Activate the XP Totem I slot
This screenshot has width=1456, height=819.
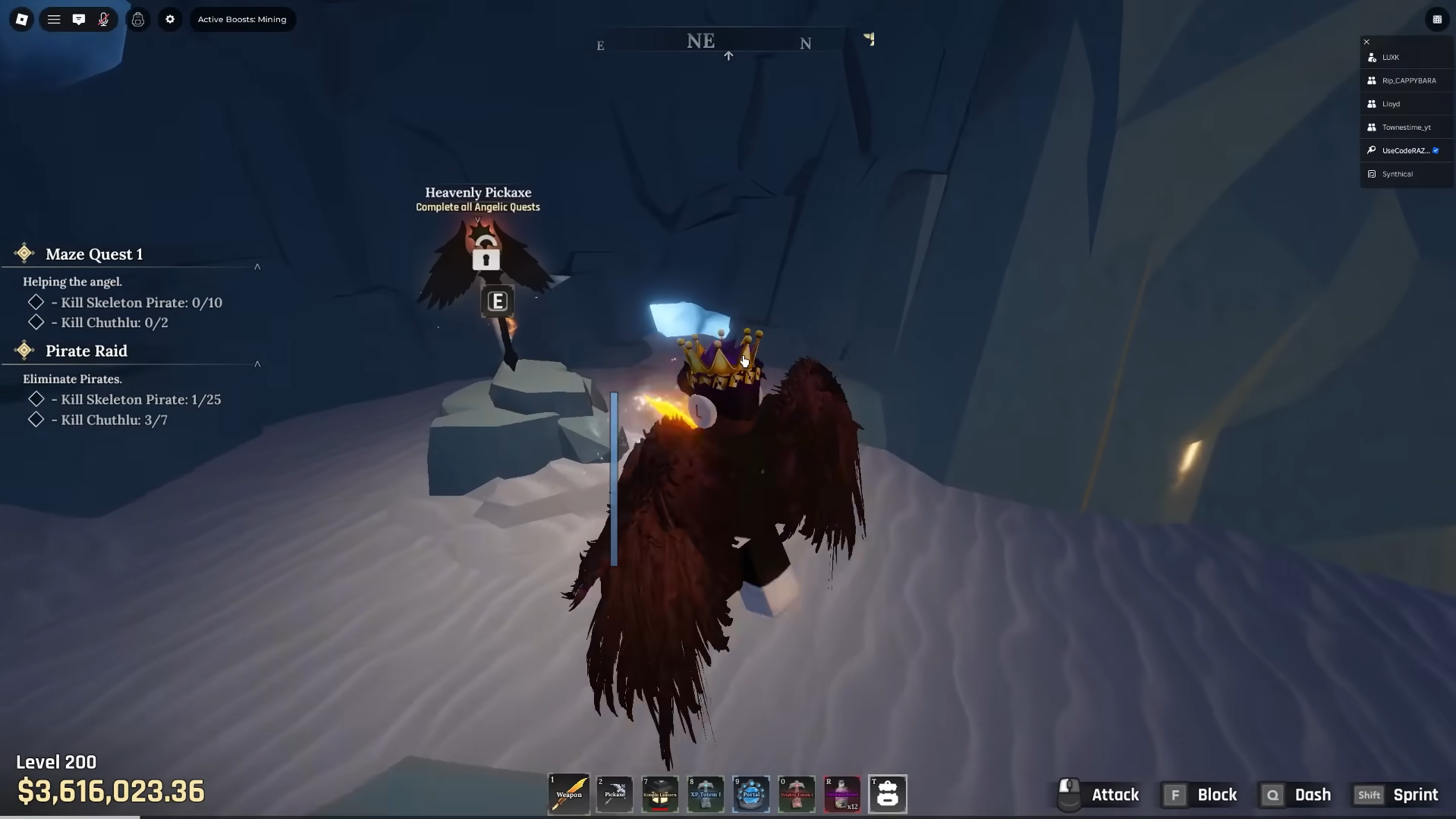706,794
